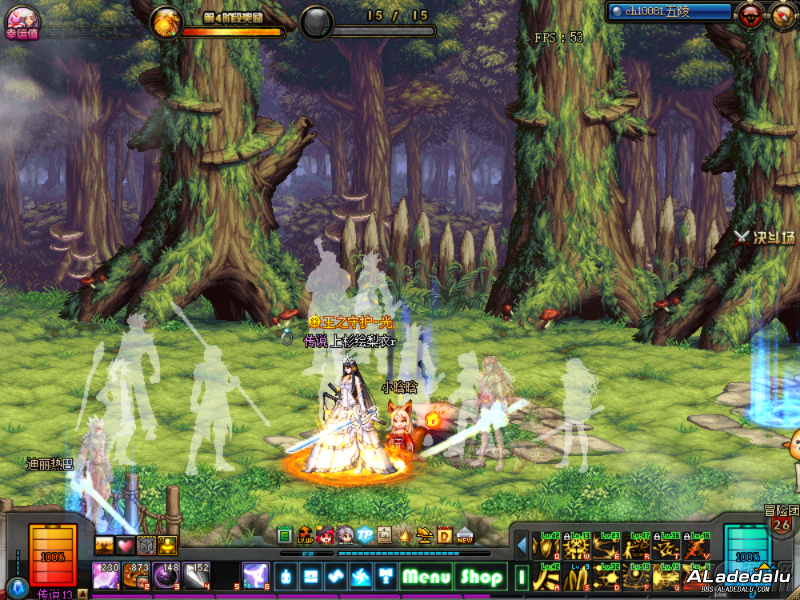Viewport: 800px width, 600px height.
Task: Use the white feather item in quickslot 4
Action: coord(196,575)
